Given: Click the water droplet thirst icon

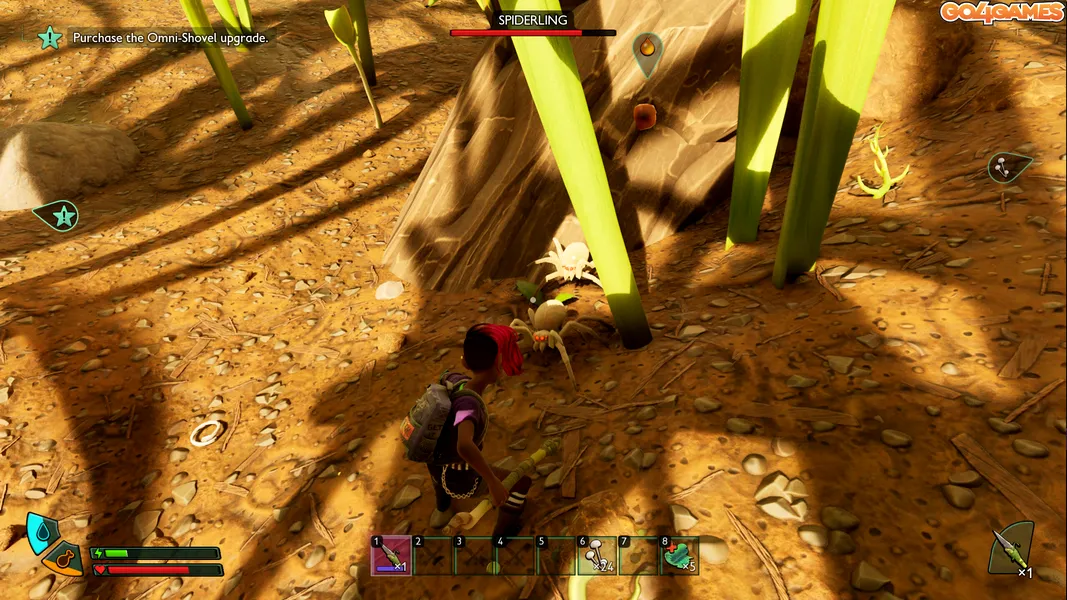Looking at the screenshot, I should coord(41,532).
